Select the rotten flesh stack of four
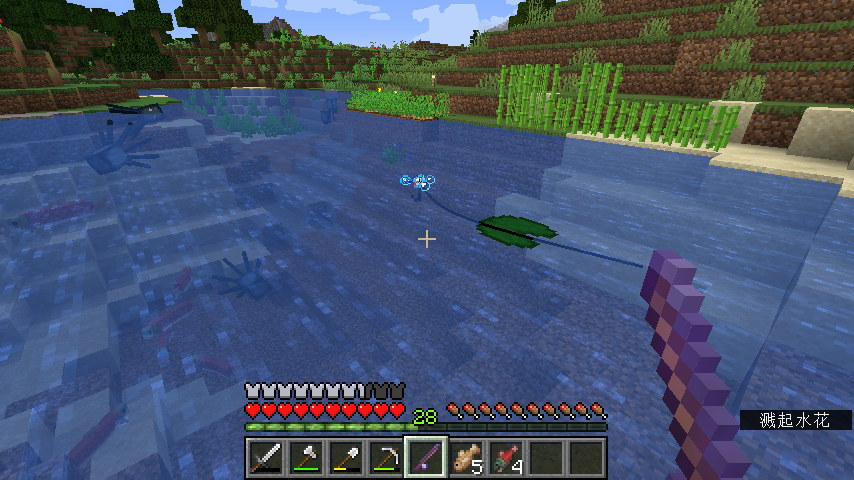Viewport: 854px width, 480px height. tap(505, 458)
